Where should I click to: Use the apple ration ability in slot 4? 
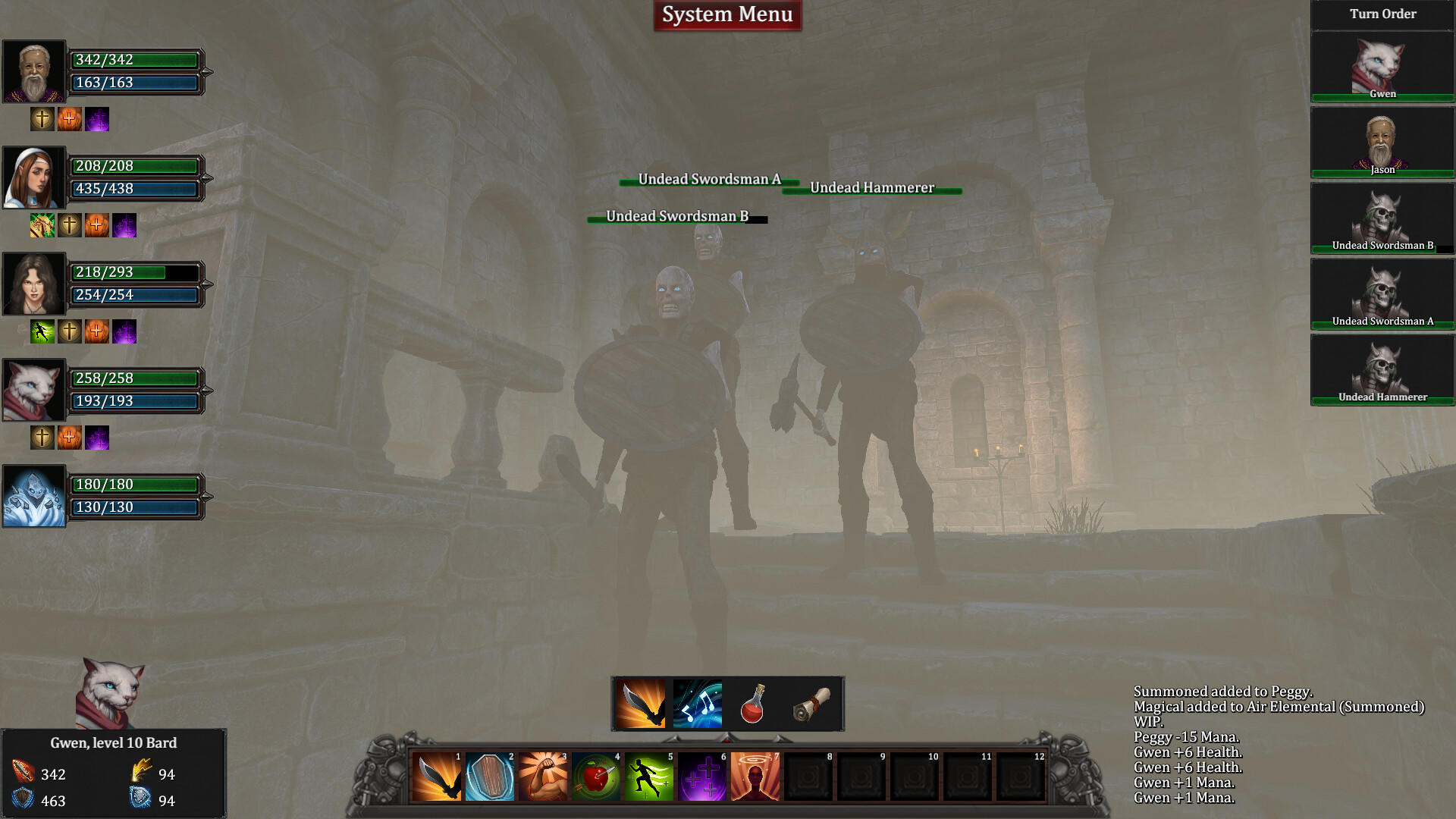pyautogui.click(x=595, y=776)
